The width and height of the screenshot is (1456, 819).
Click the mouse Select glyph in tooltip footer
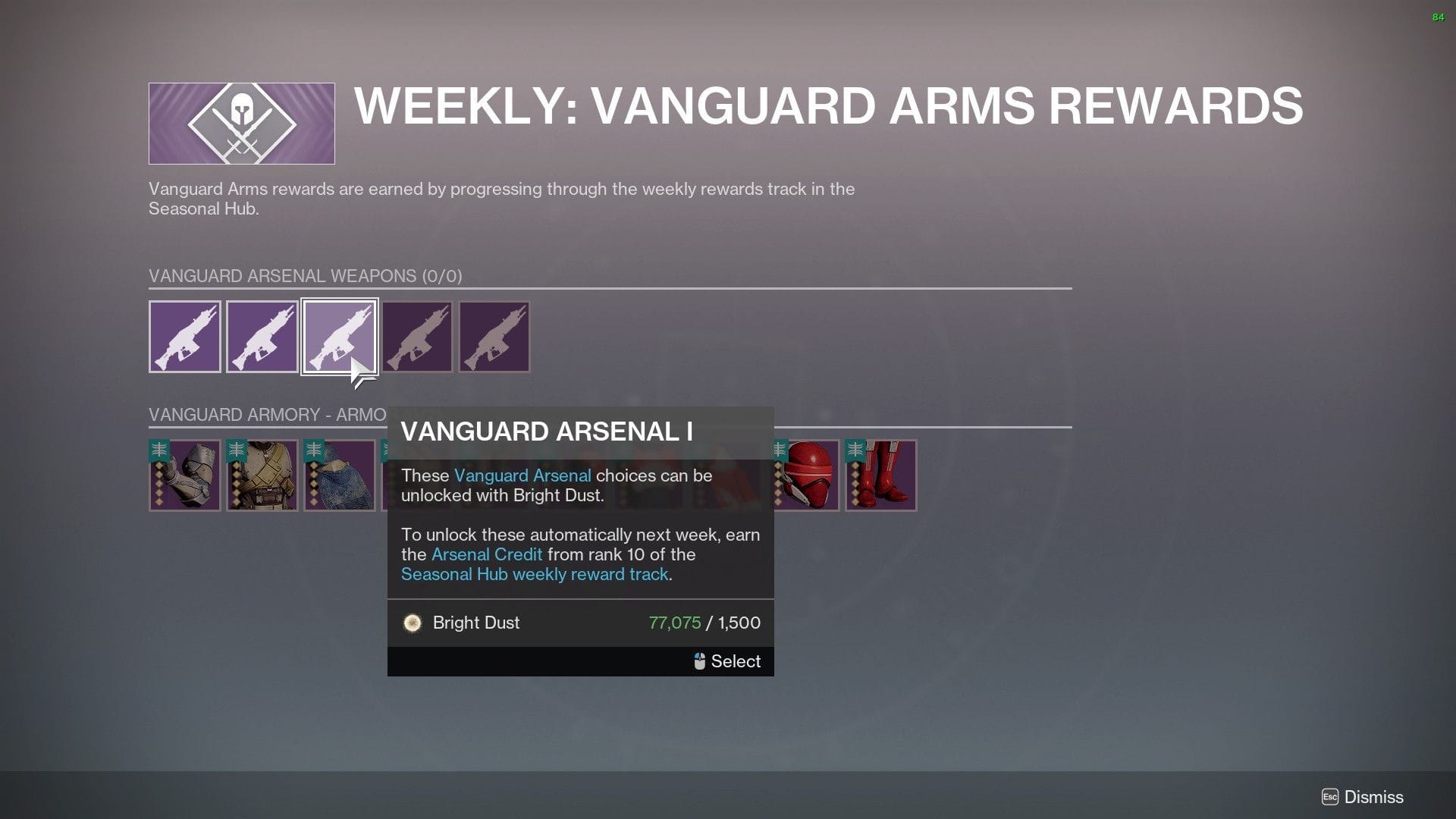pos(700,661)
